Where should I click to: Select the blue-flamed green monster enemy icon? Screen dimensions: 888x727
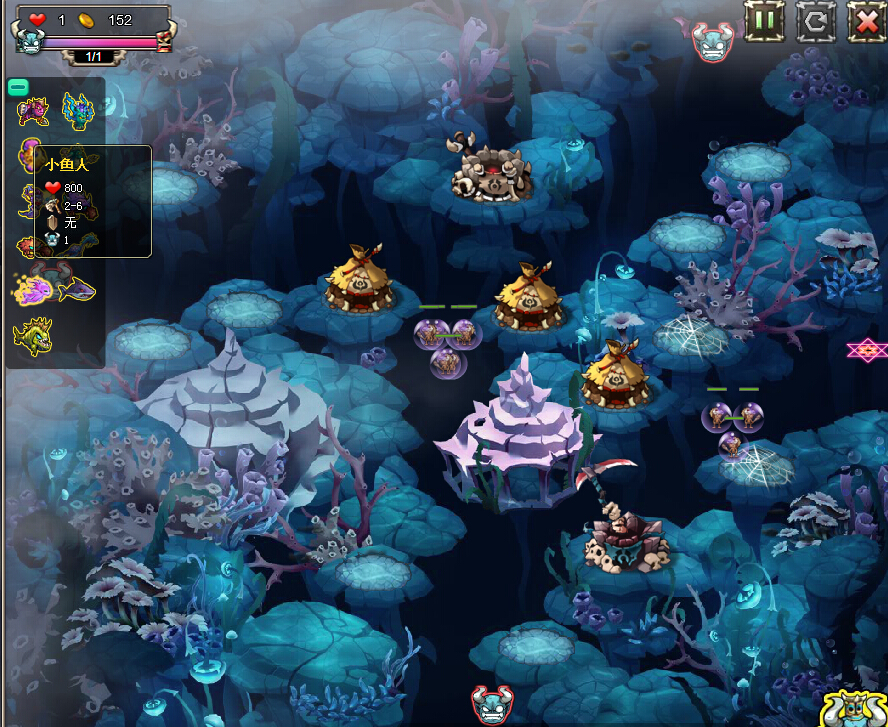point(78,110)
